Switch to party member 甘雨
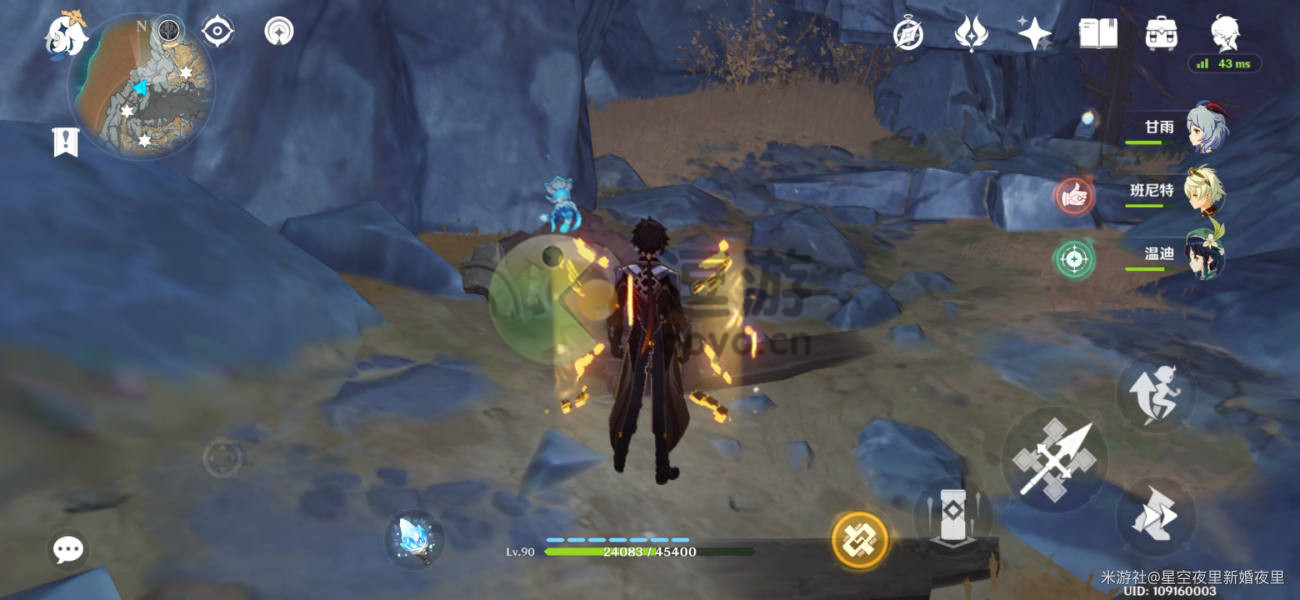The height and width of the screenshot is (600, 1300). 1206,128
